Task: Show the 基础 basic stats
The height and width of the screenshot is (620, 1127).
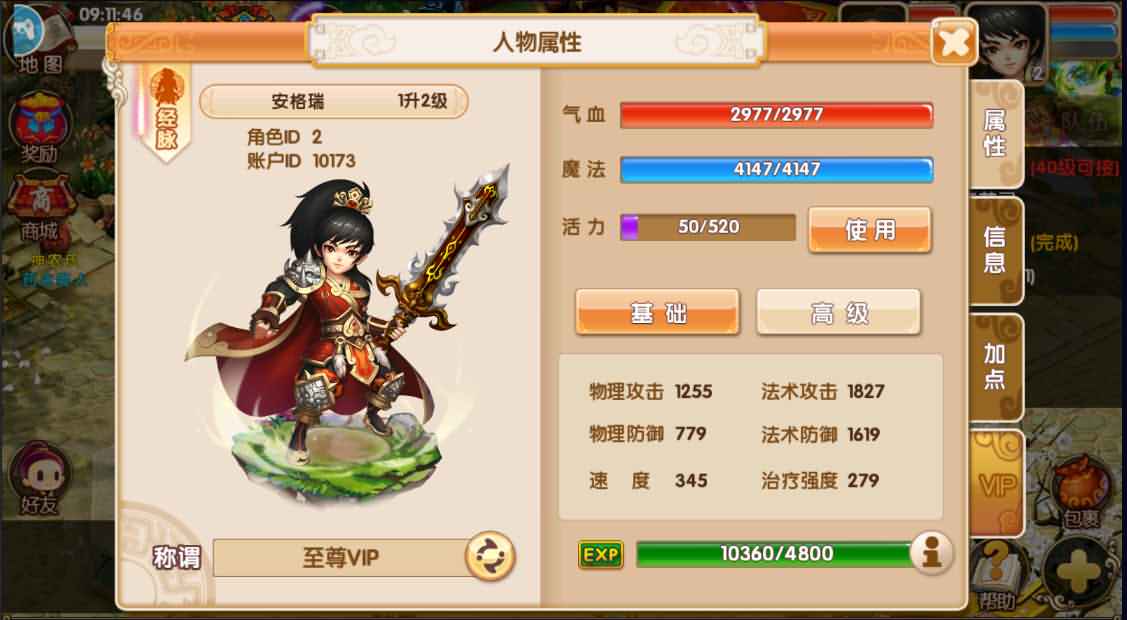Action: pyautogui.click(x=657, y=313)
